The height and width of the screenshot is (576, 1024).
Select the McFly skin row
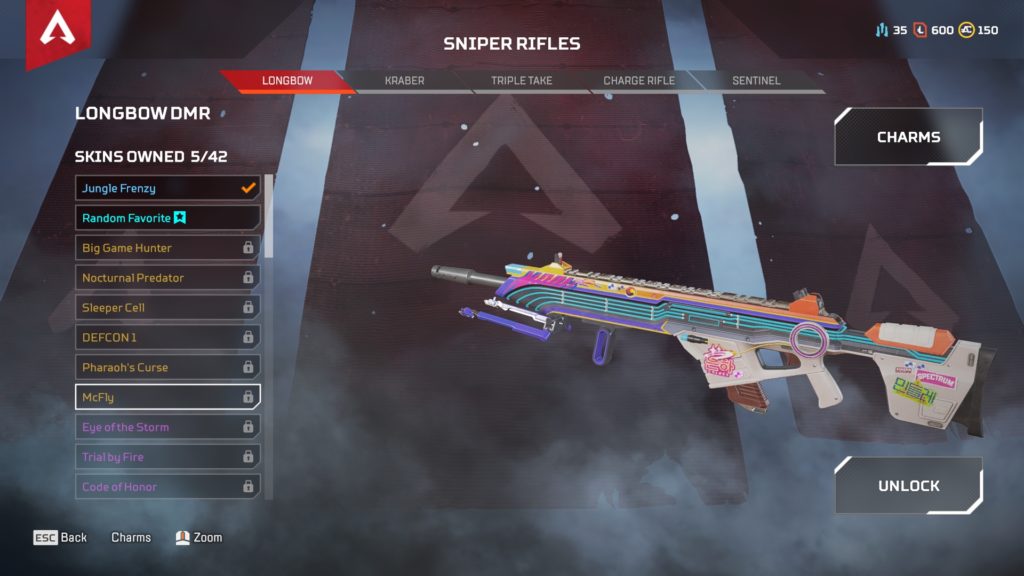167,397
